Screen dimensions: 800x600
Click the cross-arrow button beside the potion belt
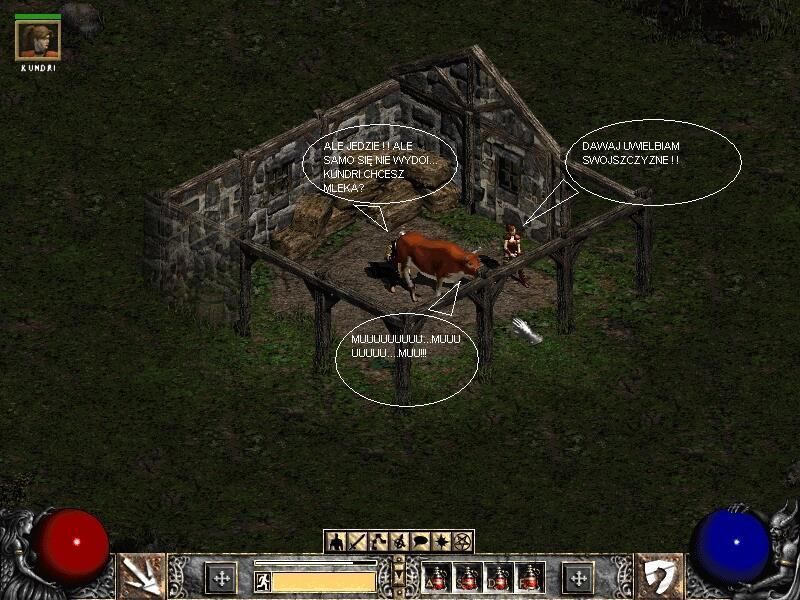pyautogui.click(x=578, y=577)
